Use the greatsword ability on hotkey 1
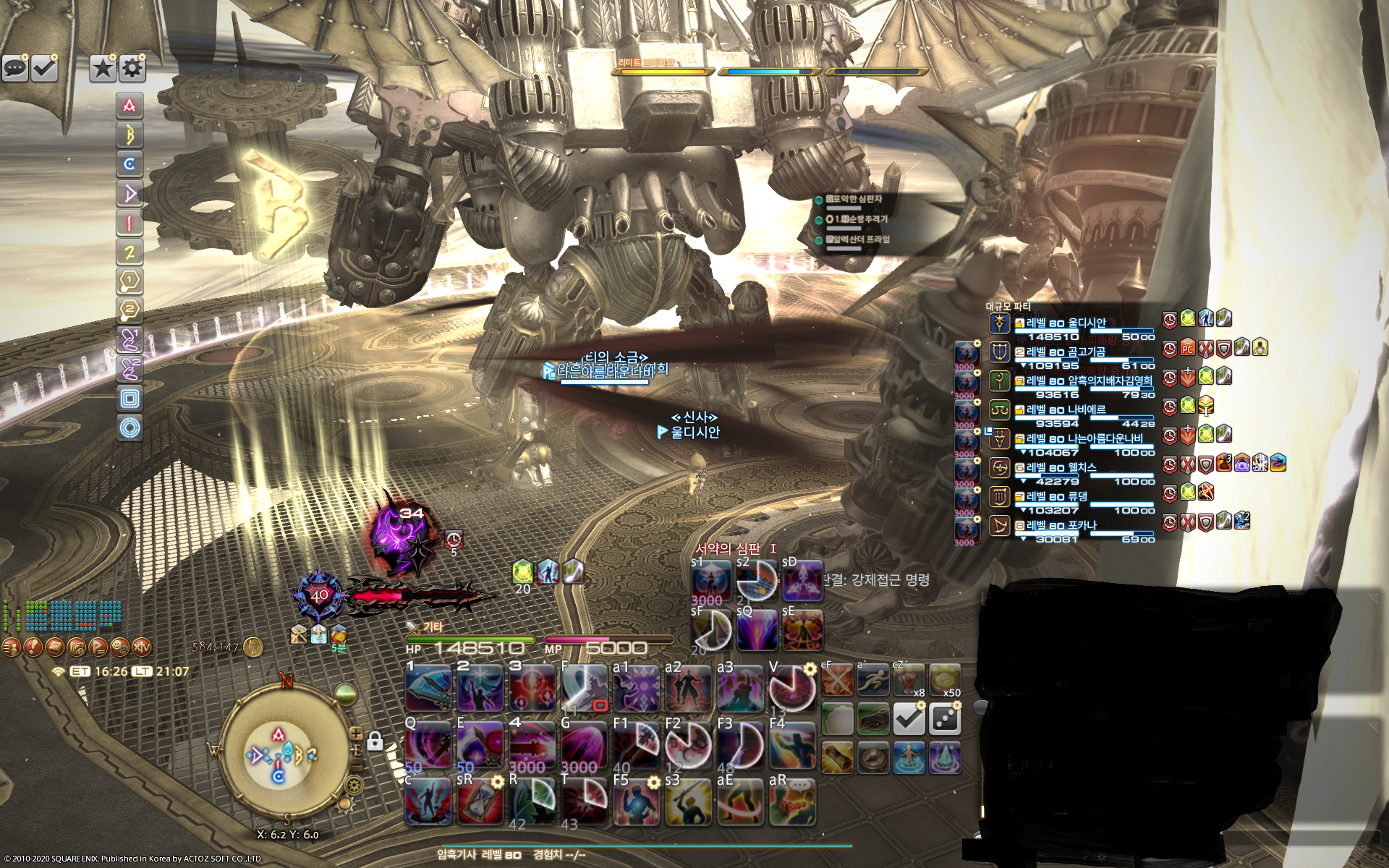This screenshot has height=868, width=1389. point(428,688)
